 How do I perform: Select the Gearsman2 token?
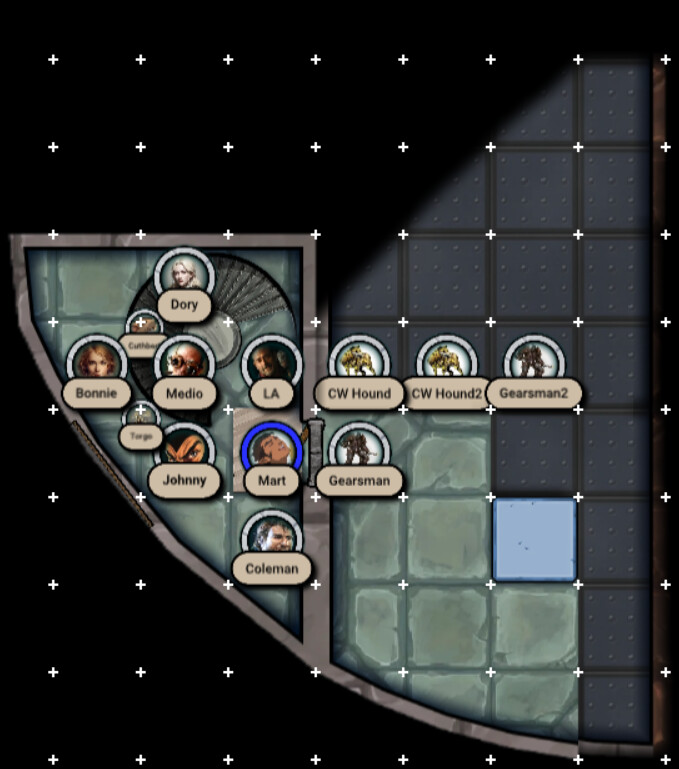[533, 361]
